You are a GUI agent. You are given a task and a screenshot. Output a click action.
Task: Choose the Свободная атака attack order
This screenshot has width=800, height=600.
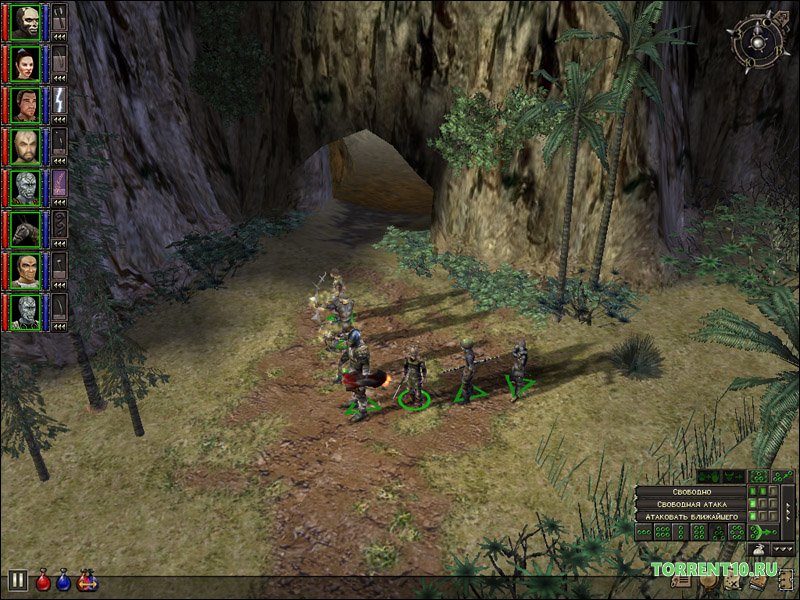coord(693,503)
